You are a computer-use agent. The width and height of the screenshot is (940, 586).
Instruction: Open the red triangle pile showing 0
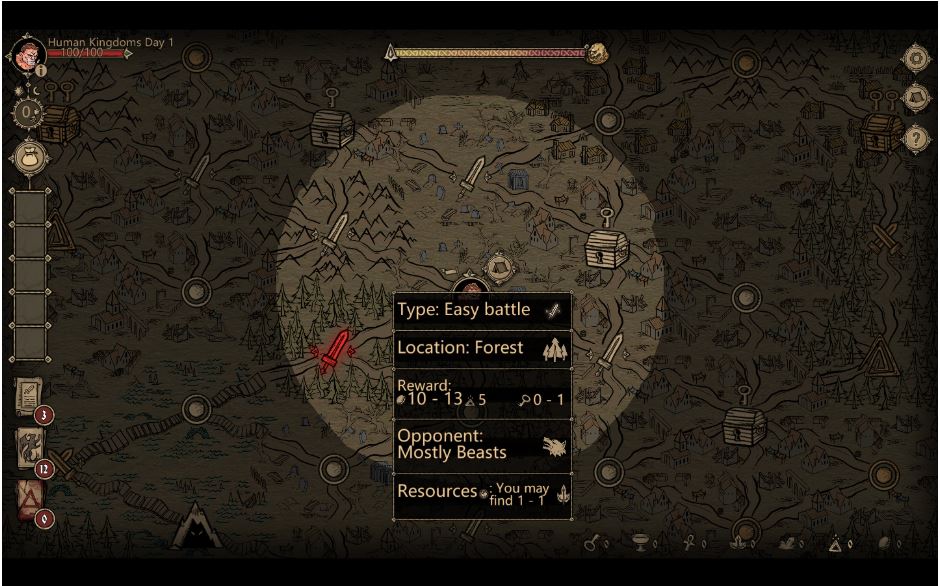[30, 498]
